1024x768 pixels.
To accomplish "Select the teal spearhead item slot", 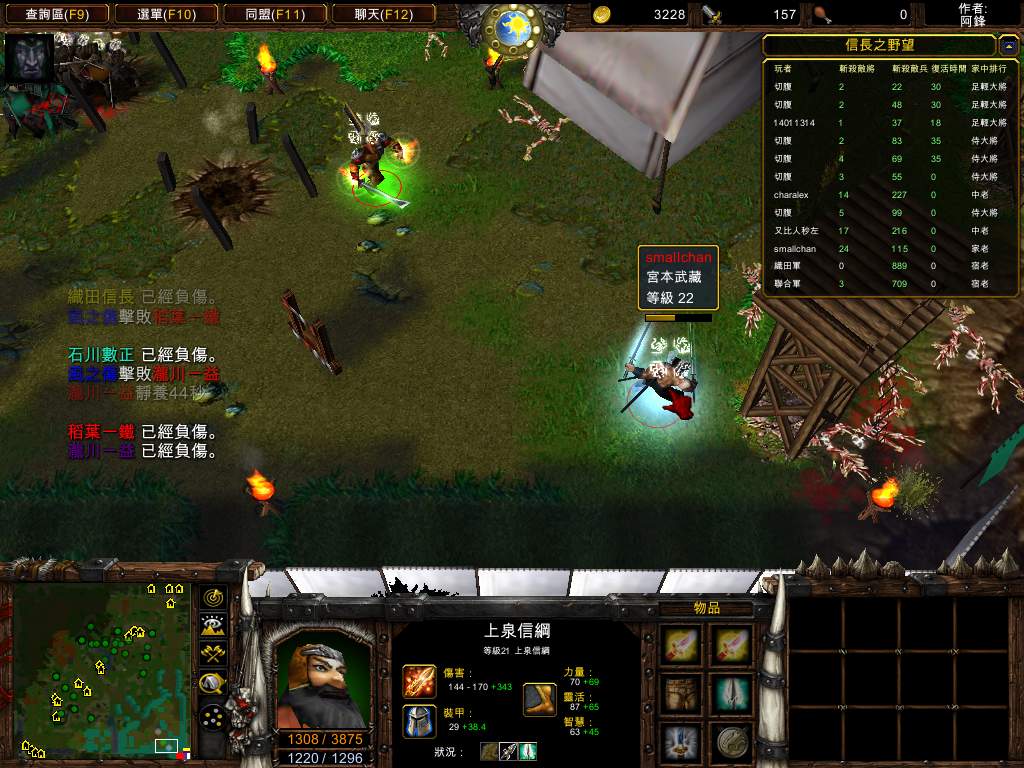I will pyautogui.click(x=733, y=694).
